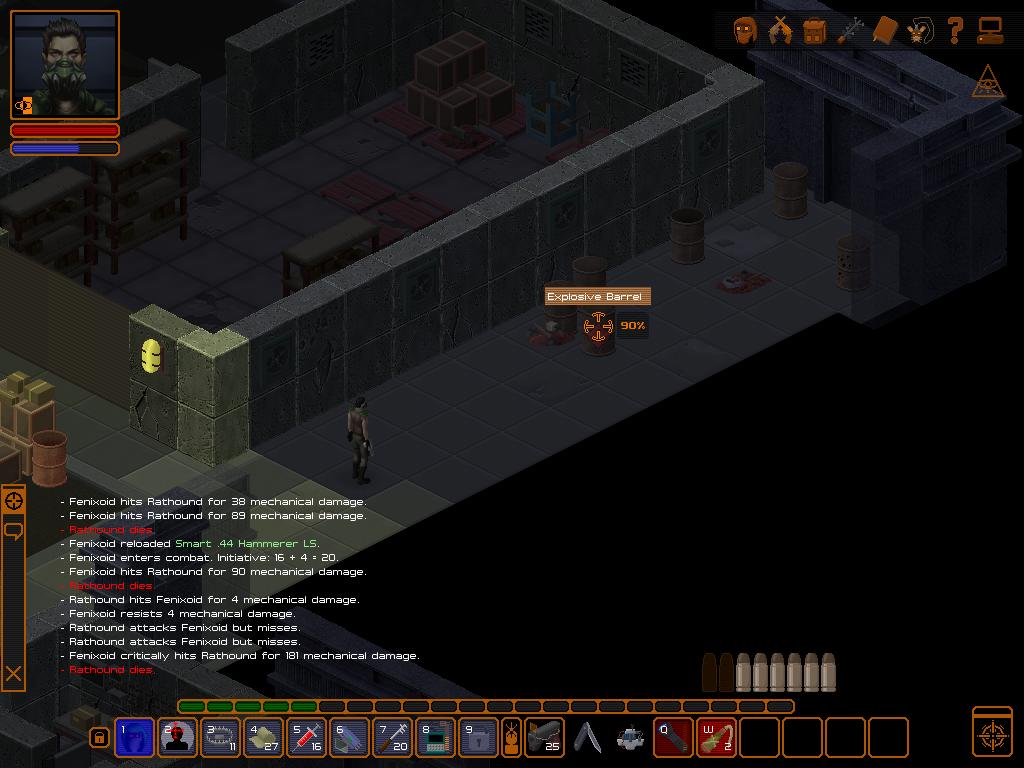Click the player character portrait
This screenshot has height=768, width=1024.
[x=65, y=64]
